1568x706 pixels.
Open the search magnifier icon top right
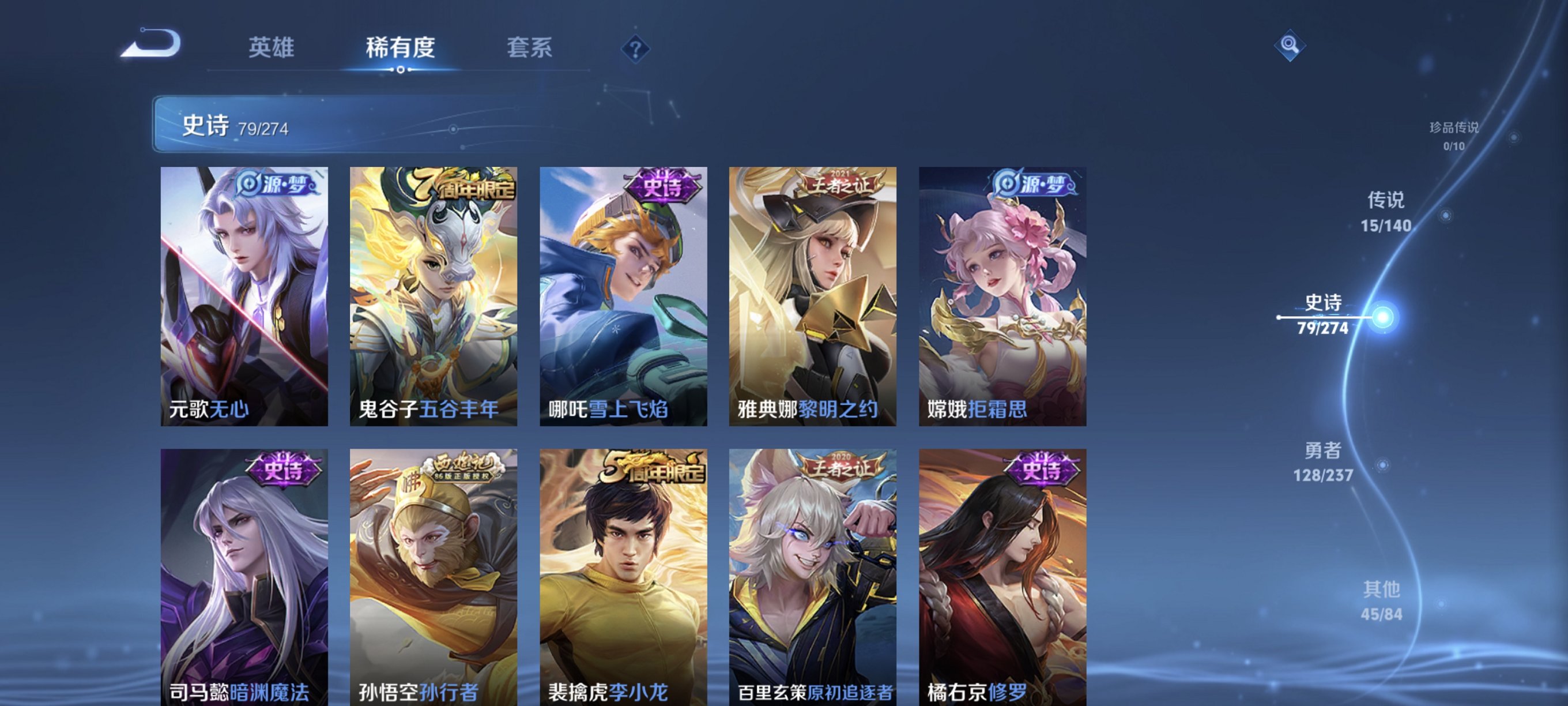(x=1291, y=45)
